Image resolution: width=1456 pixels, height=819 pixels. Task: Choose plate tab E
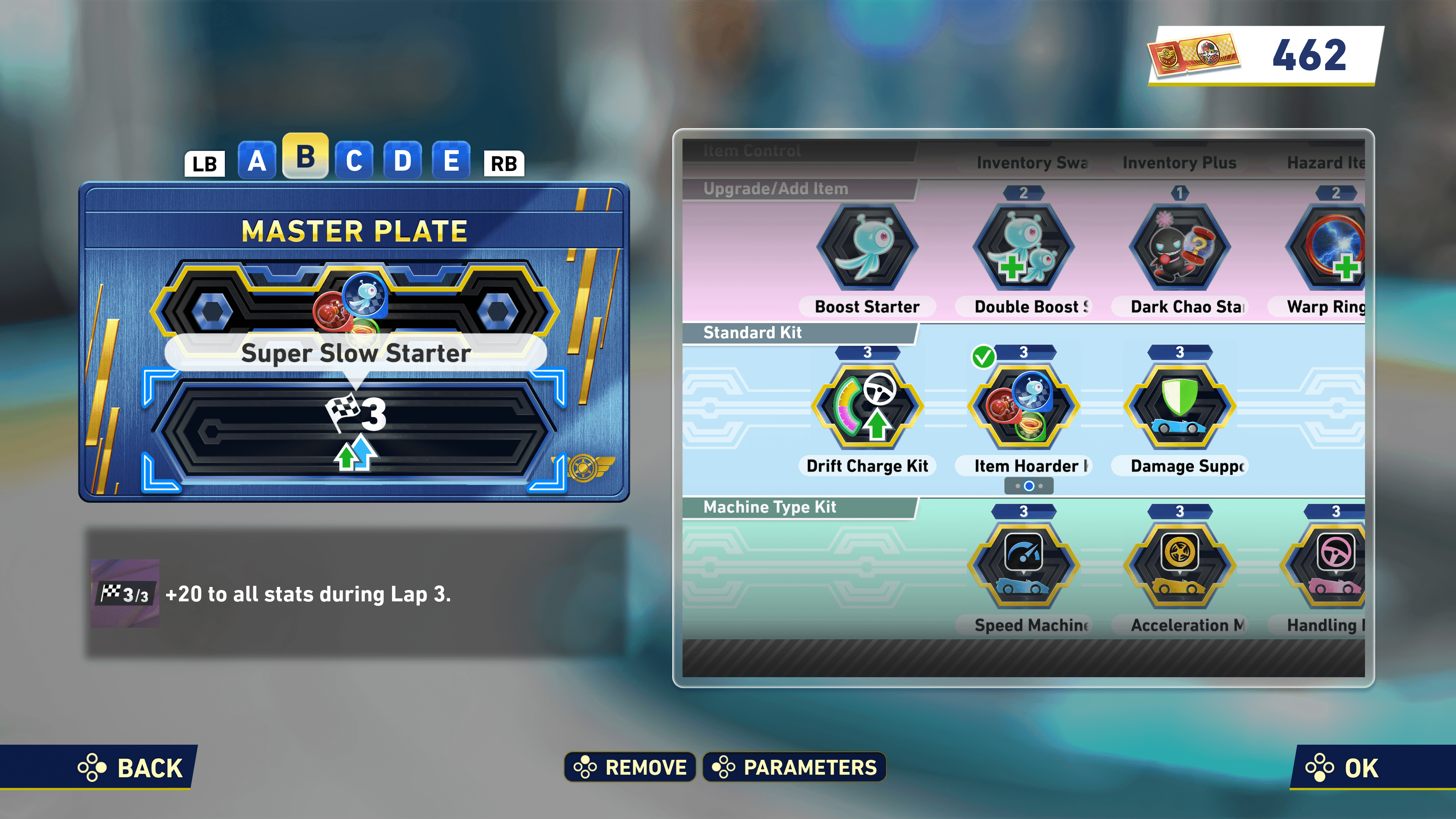[451, 160]
